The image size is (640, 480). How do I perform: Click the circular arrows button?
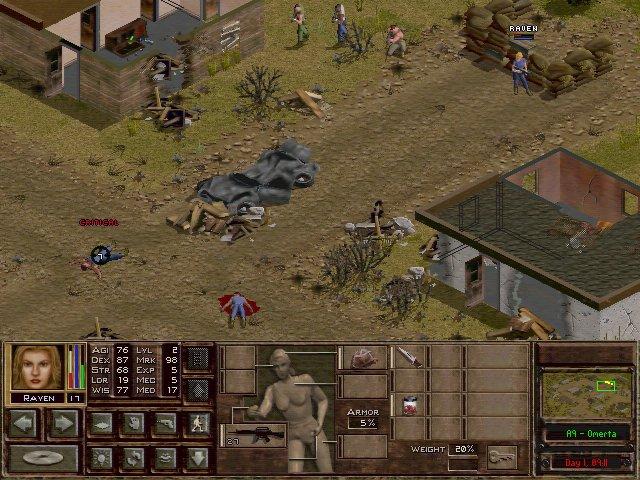pyautogui.click(x=134, y=458)
